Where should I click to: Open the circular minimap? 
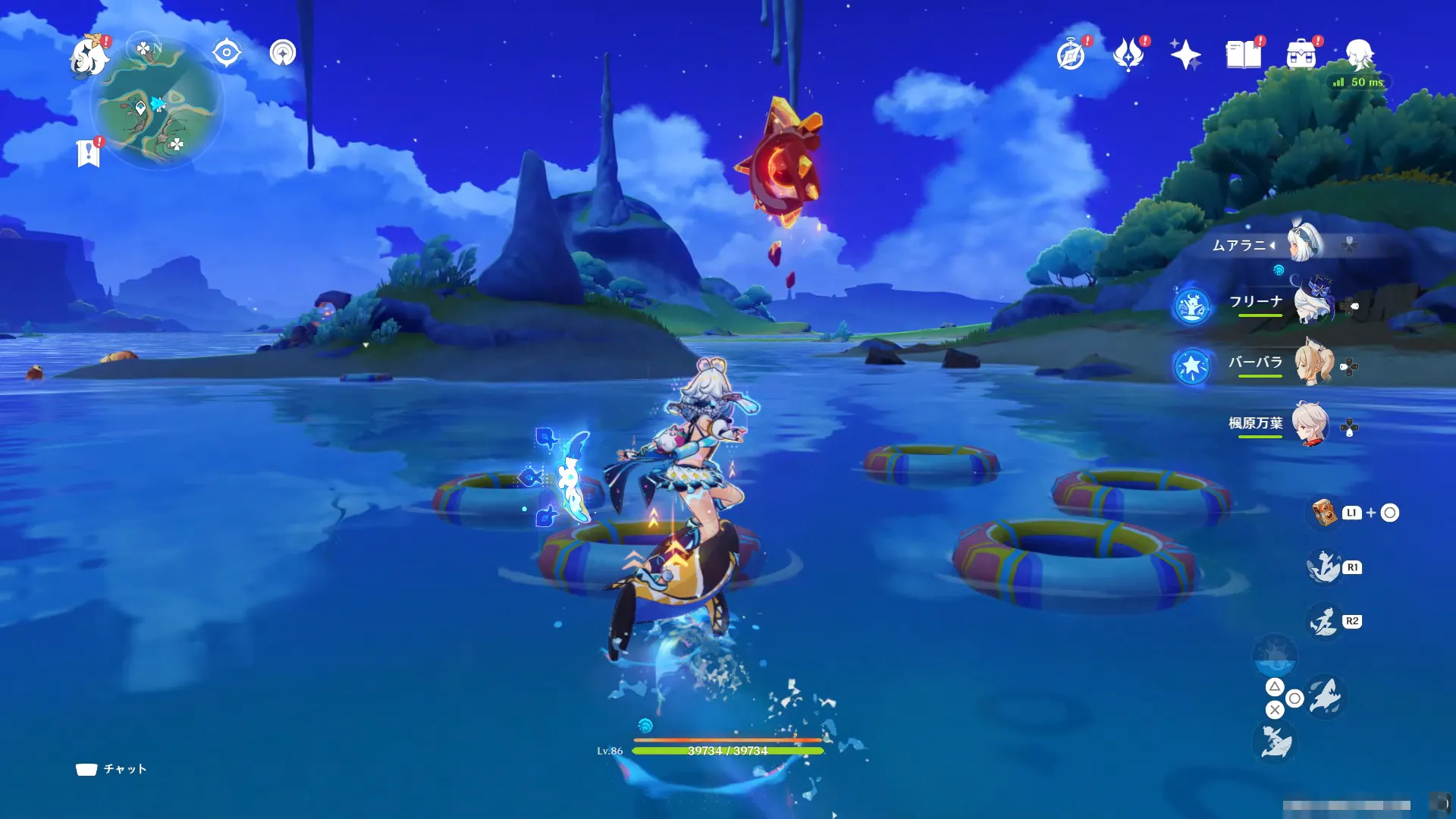158,104
